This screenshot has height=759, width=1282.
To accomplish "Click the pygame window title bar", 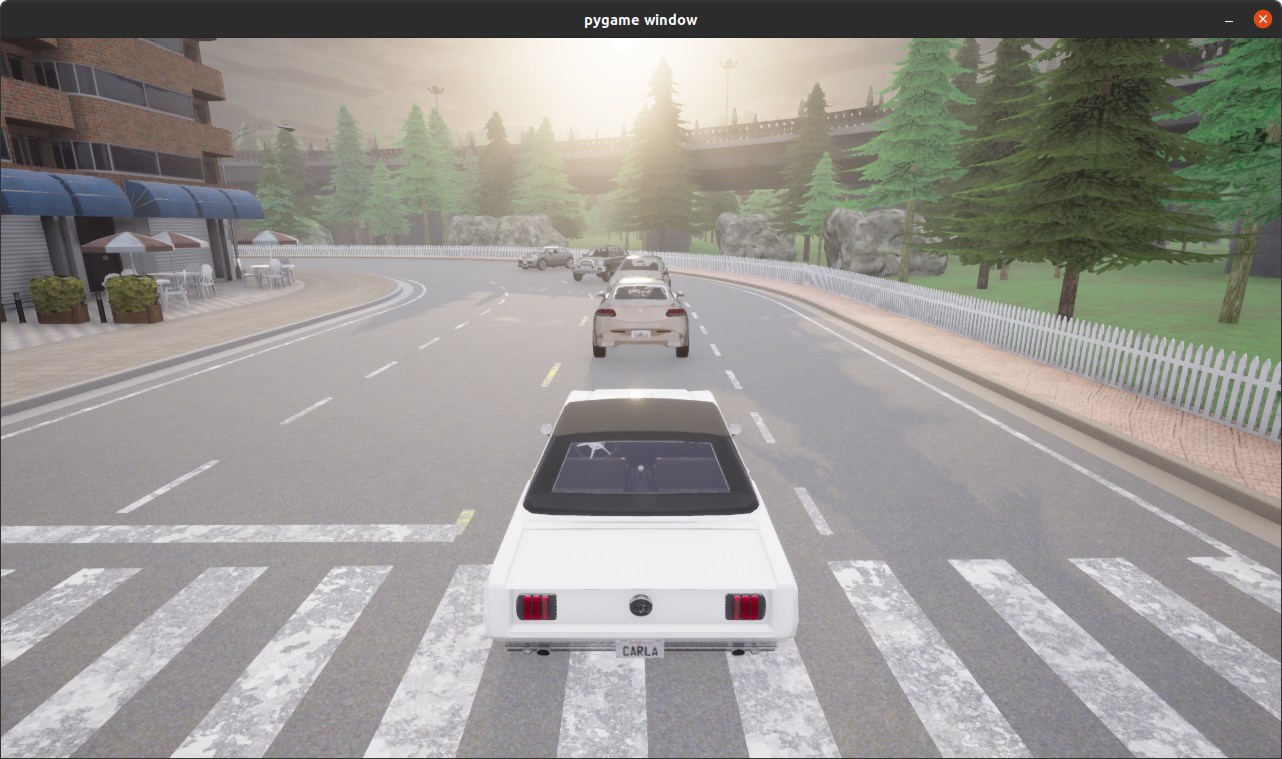I will coord(640,18).
